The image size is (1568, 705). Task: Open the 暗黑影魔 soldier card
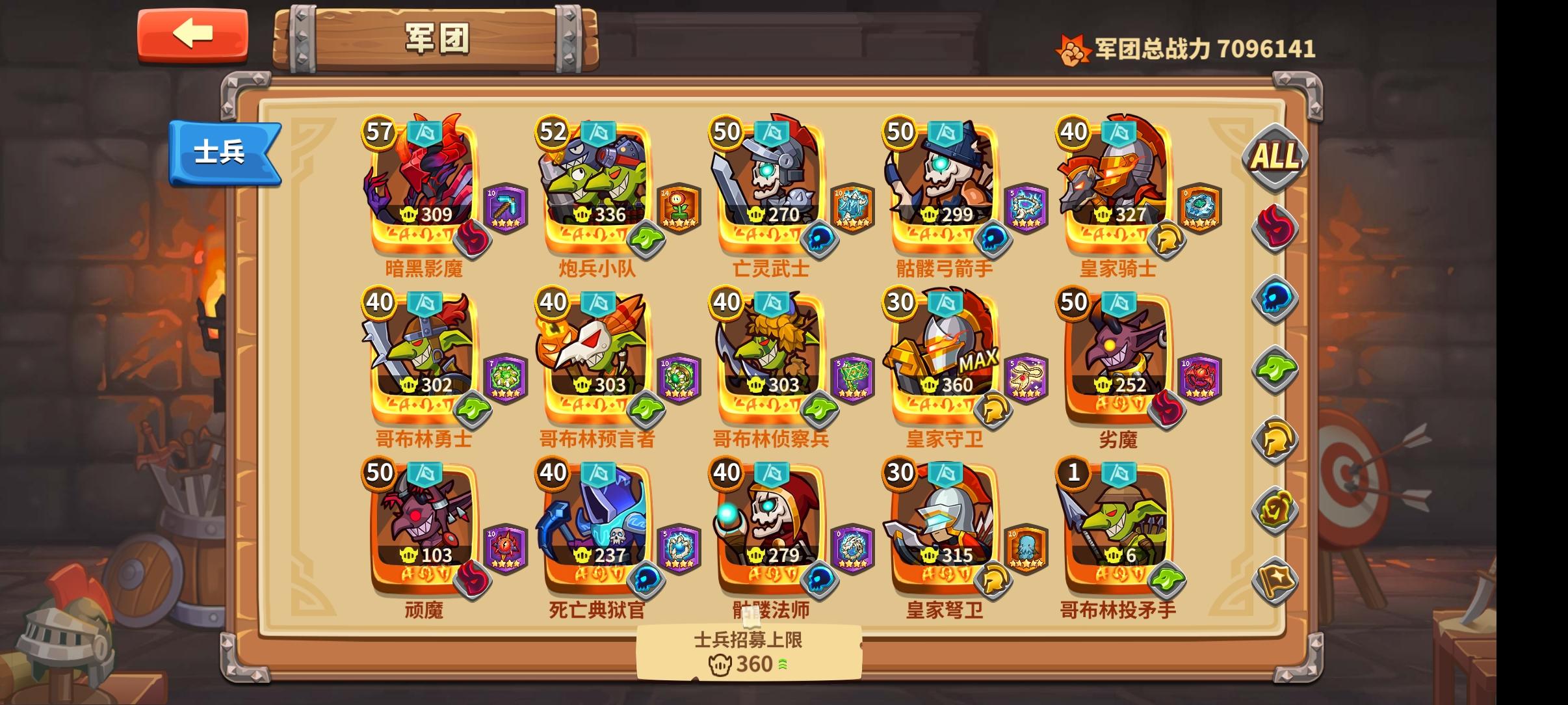[421, 185]
